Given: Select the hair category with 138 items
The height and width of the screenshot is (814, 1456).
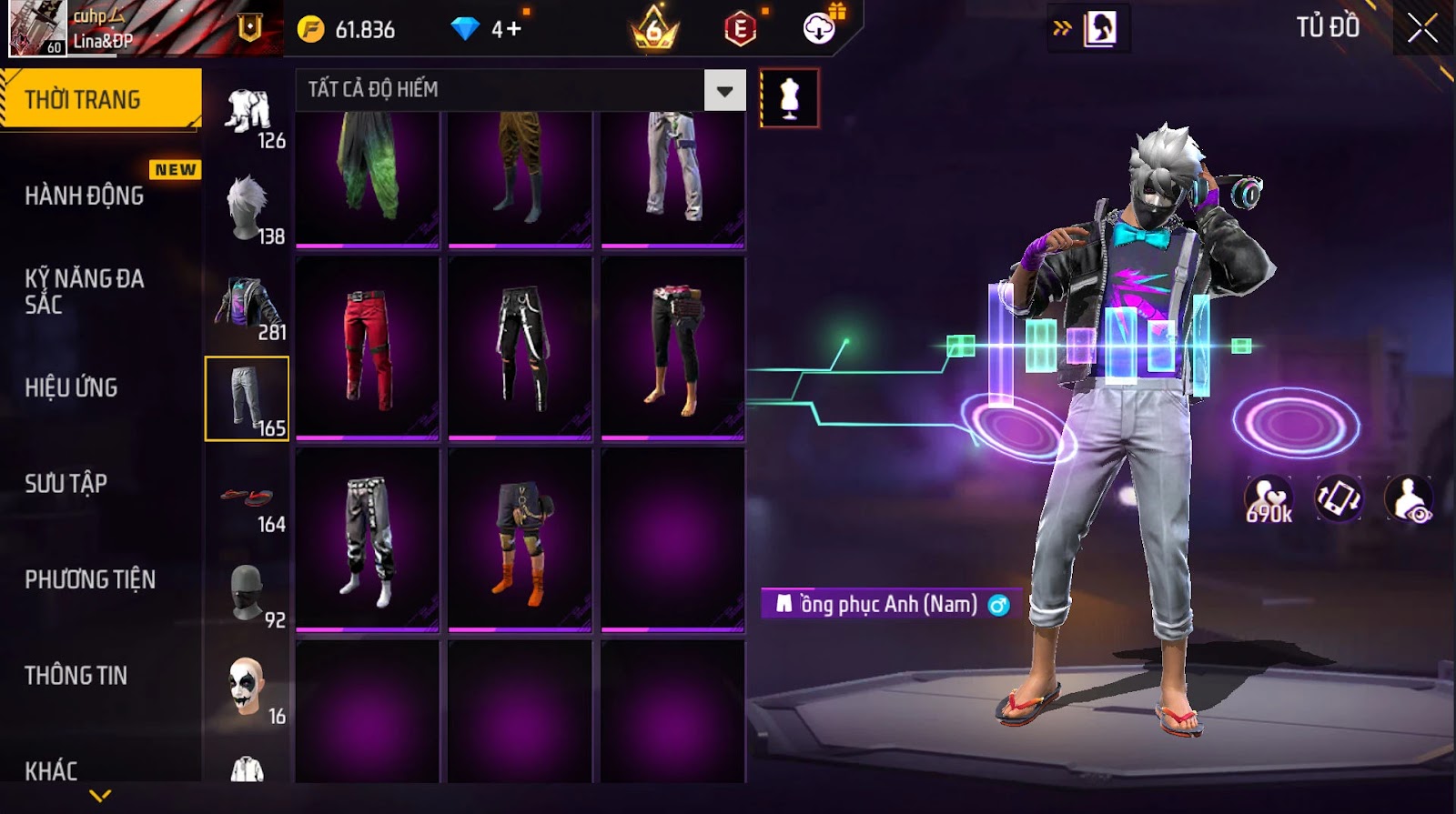Looking at the screenshot, I should (248, 208).
